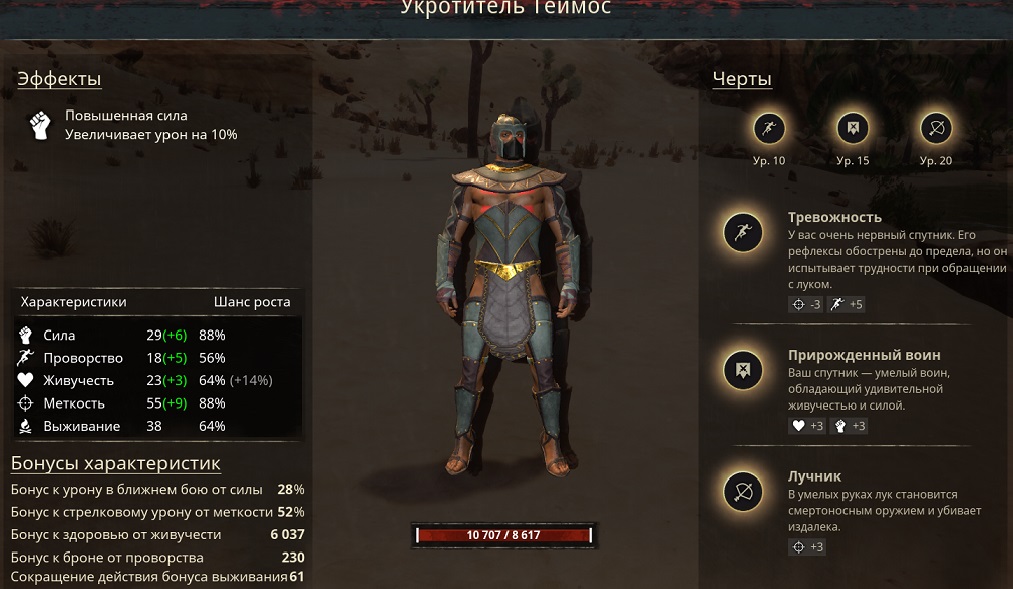
Task: Select the Ур. 15 banner perk icon
Action: click(x=853, y=128)
